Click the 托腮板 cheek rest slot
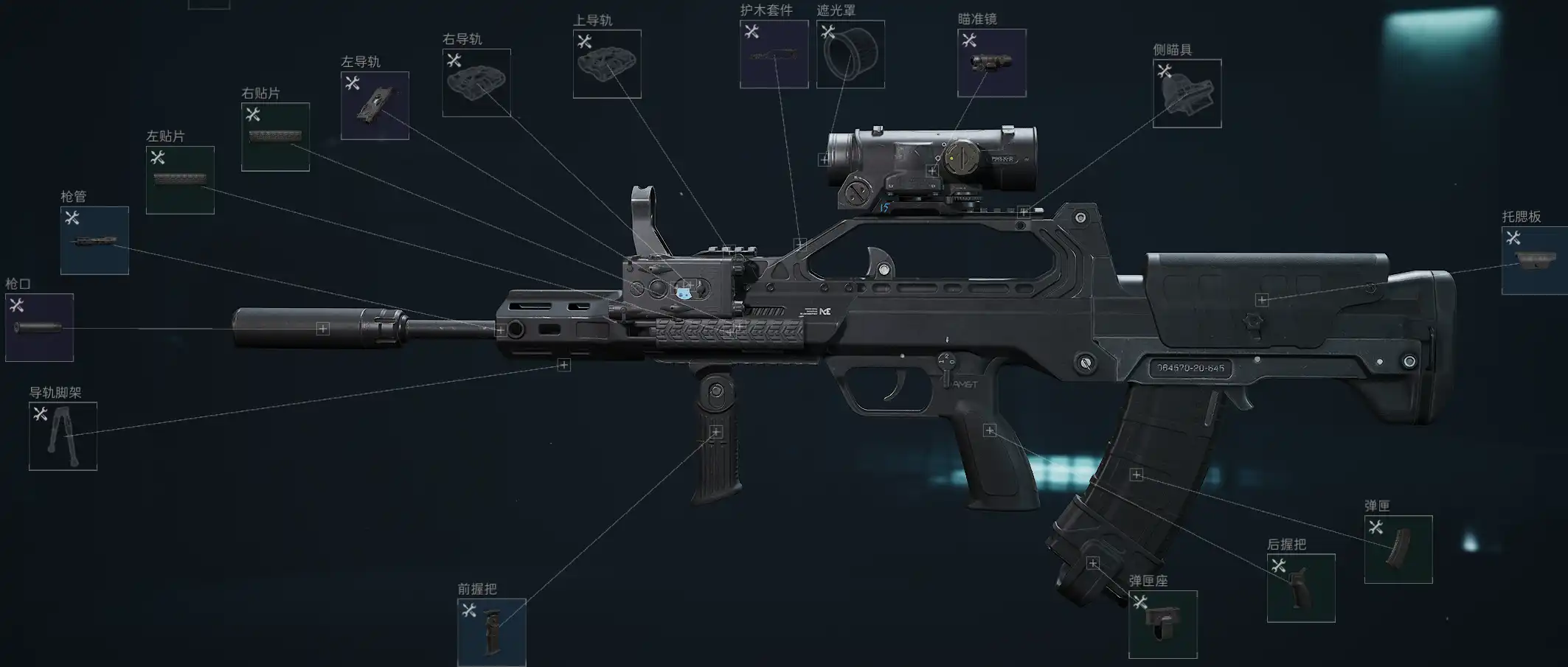Screen dimensions: 1568x667 click(x=1534, y=260)
